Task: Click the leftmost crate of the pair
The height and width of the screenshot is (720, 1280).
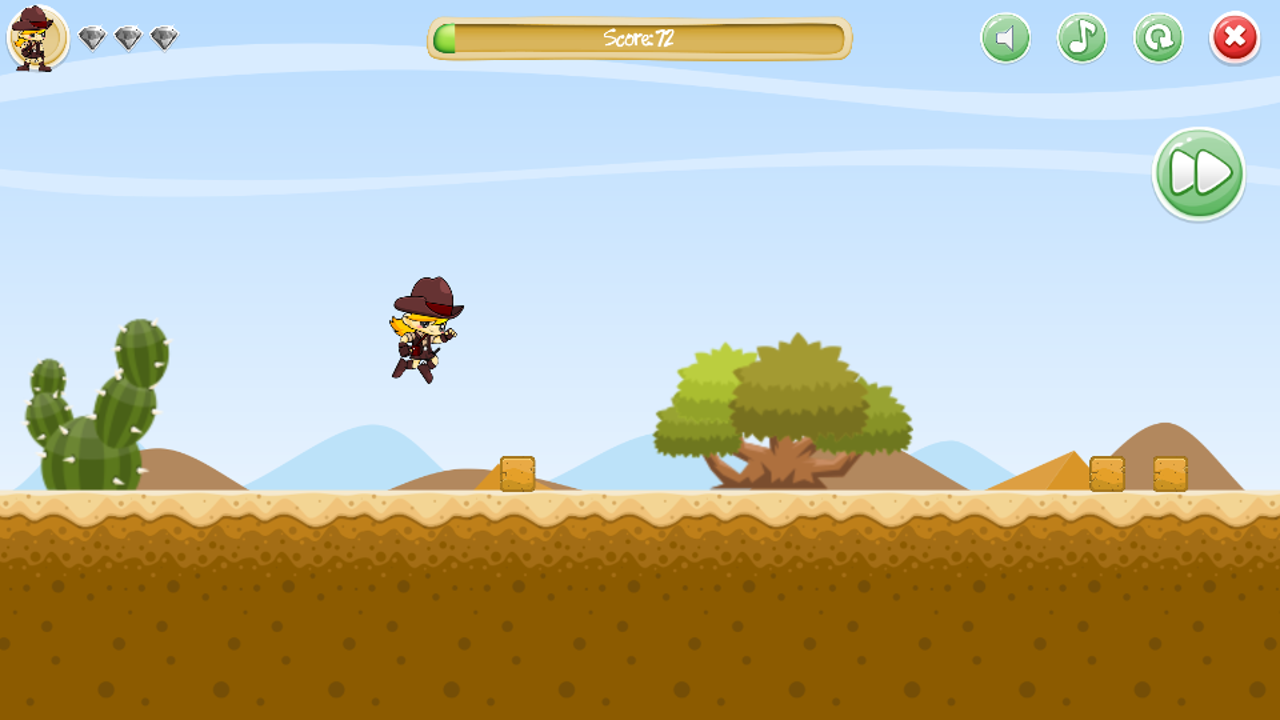Action: pos(1106,472)
